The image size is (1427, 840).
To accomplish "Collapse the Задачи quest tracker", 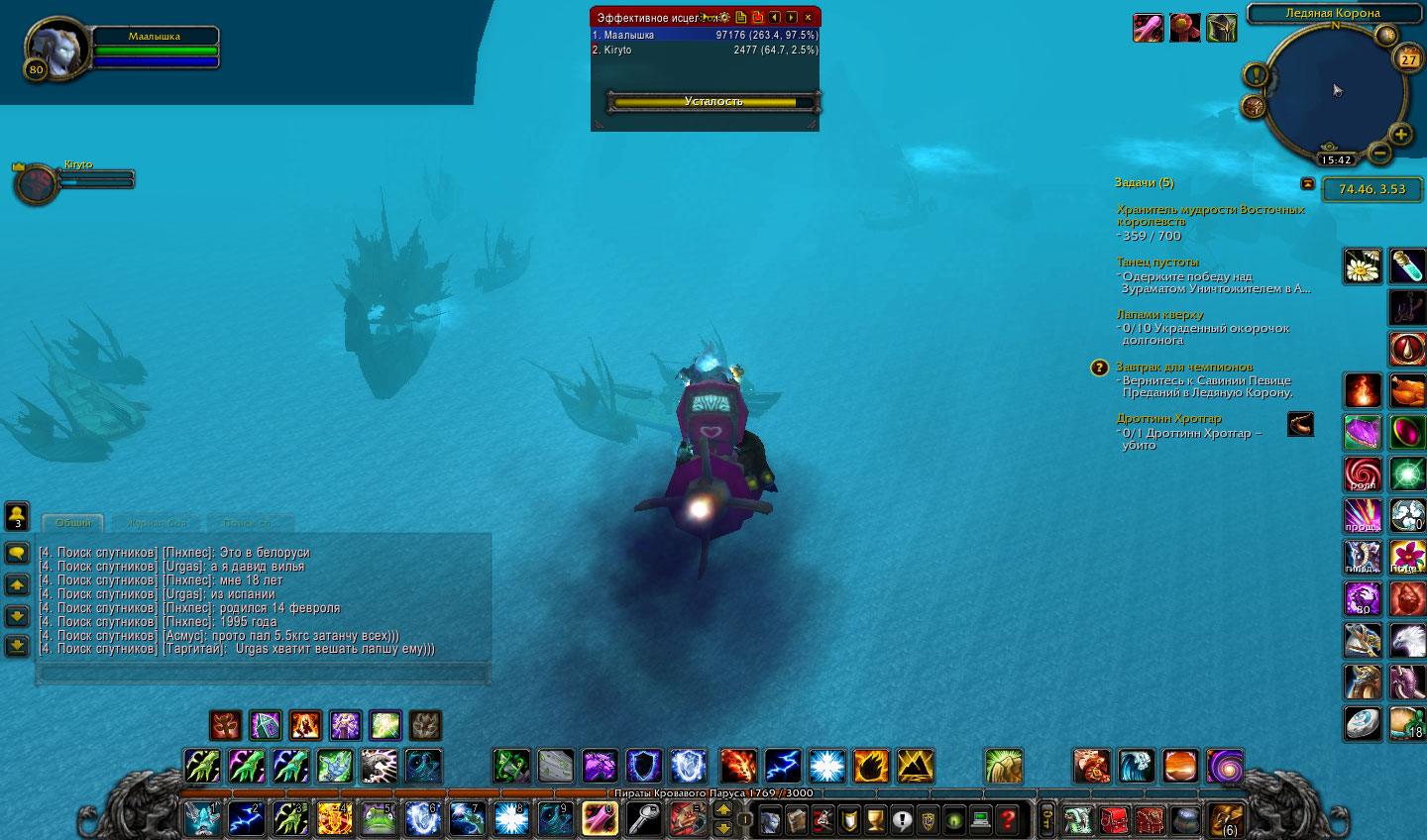I will [1307, 183].
